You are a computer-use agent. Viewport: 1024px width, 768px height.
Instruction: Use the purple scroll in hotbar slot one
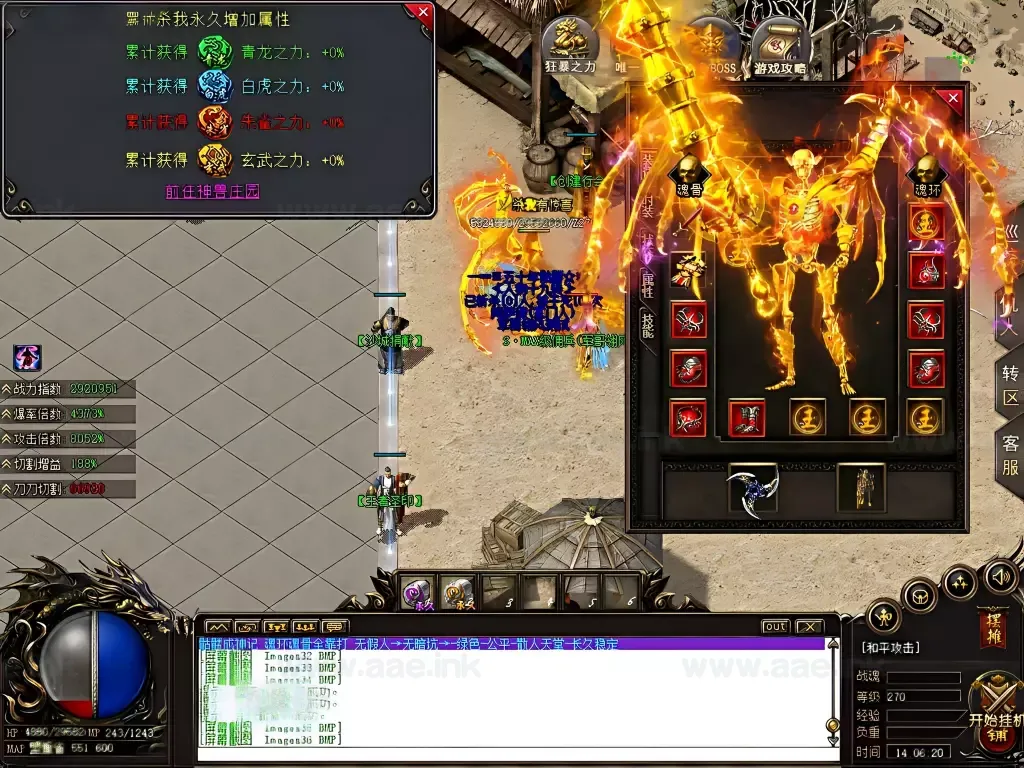418,592
